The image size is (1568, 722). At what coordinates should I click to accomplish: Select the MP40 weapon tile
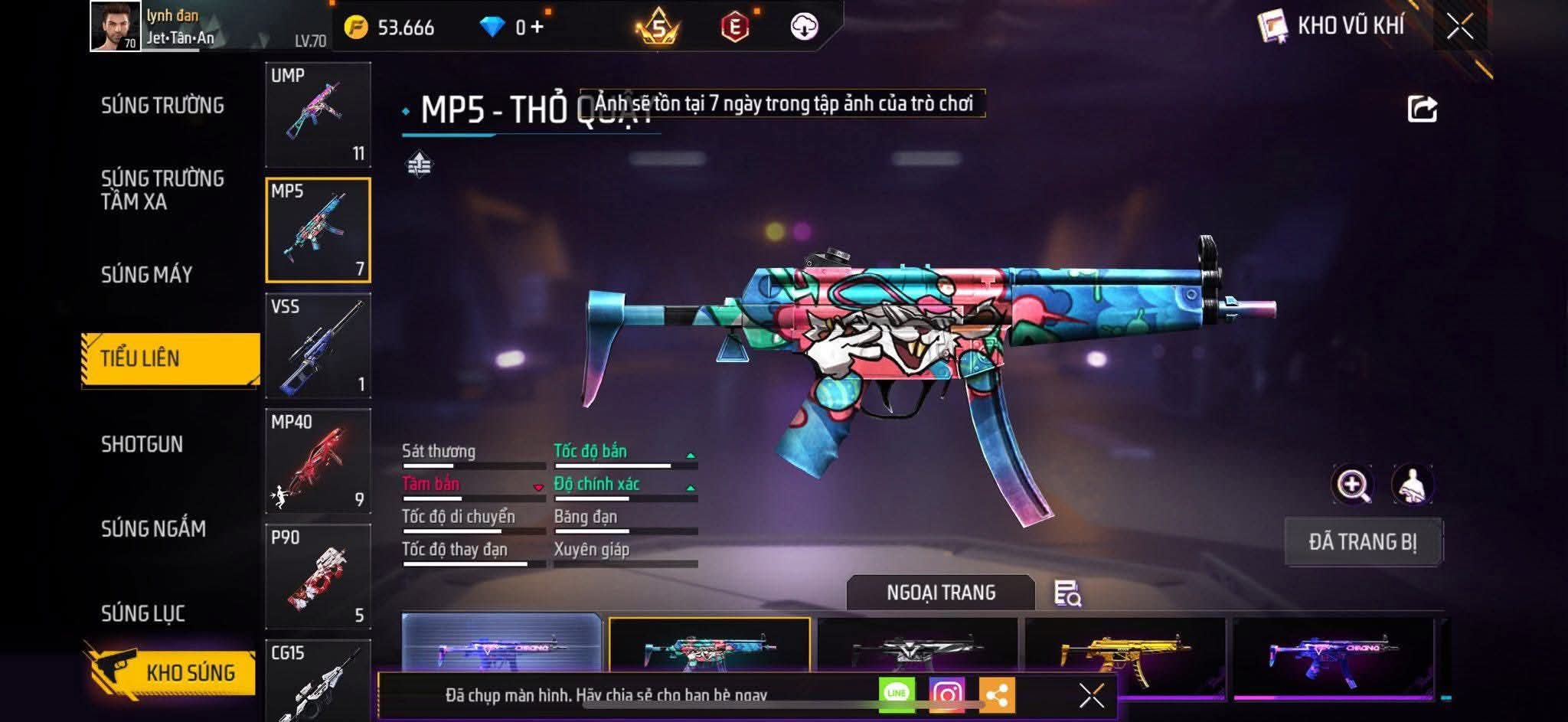[x=318, y=461]
